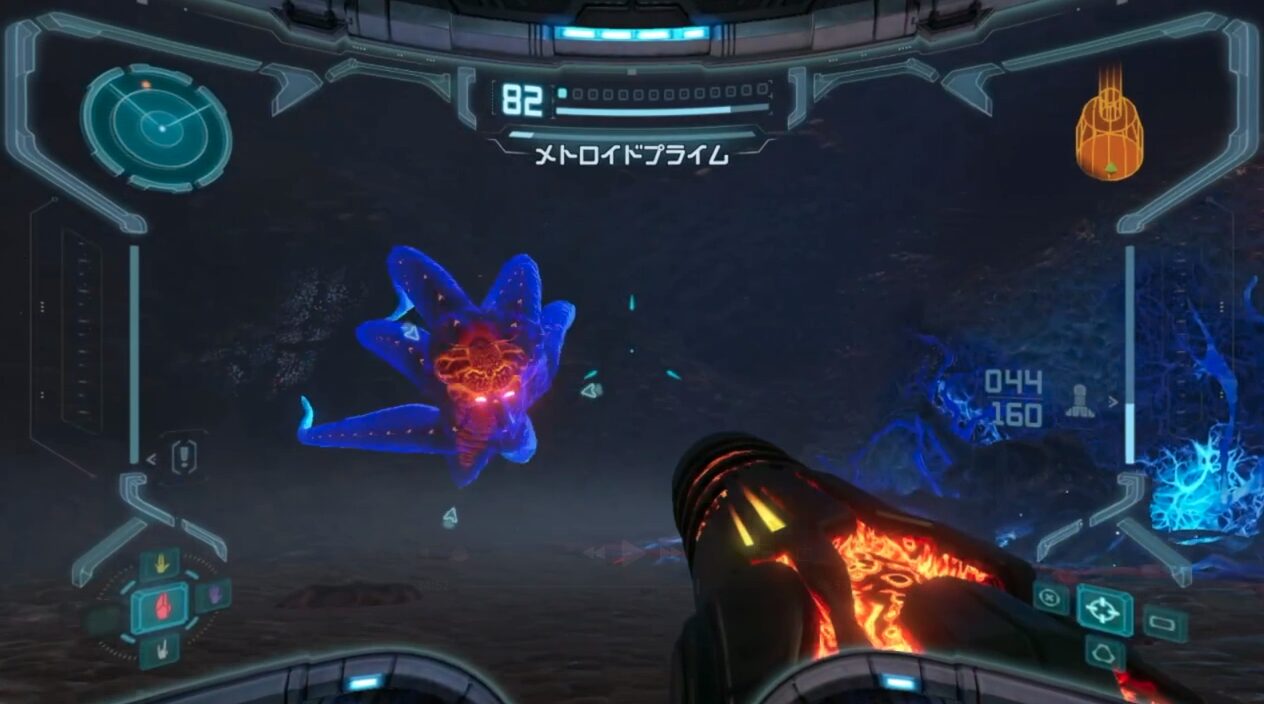Image resolution: width=1264 pixels, height=704 pixels.
Task: Switch to the rectangle visor icon
Action: [x=1165, y=623]
